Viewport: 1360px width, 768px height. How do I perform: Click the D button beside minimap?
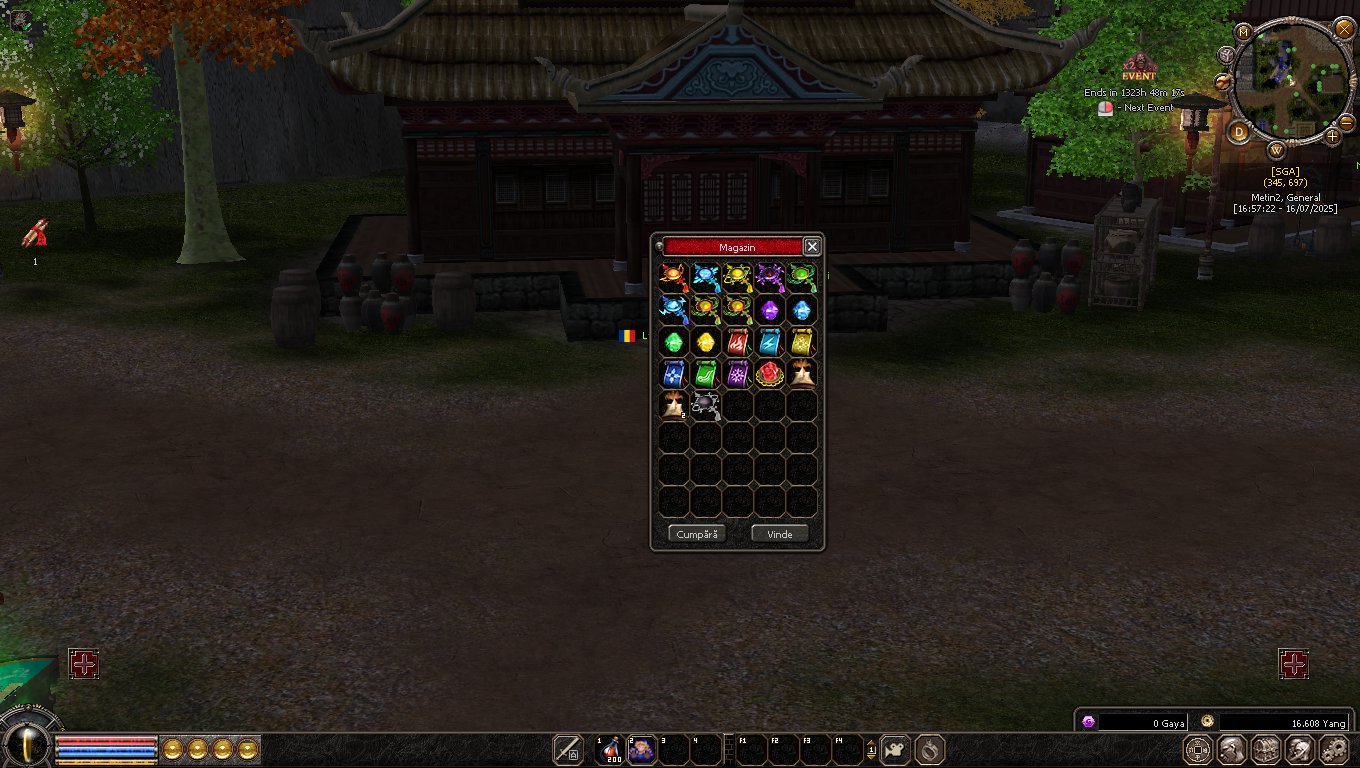tap(1240, 131)
